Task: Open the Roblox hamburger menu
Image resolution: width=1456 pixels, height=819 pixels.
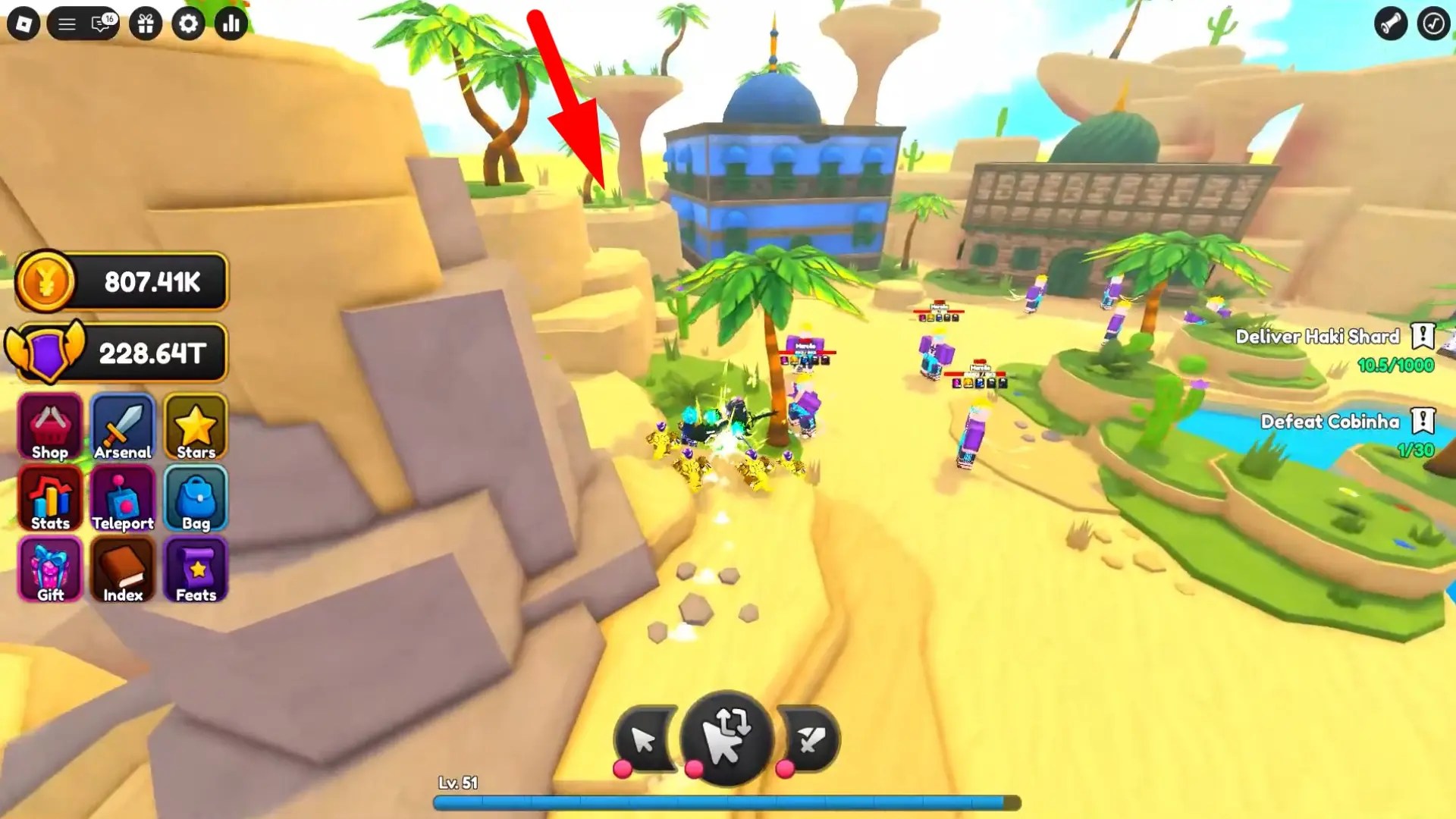Action: point(65,23)
